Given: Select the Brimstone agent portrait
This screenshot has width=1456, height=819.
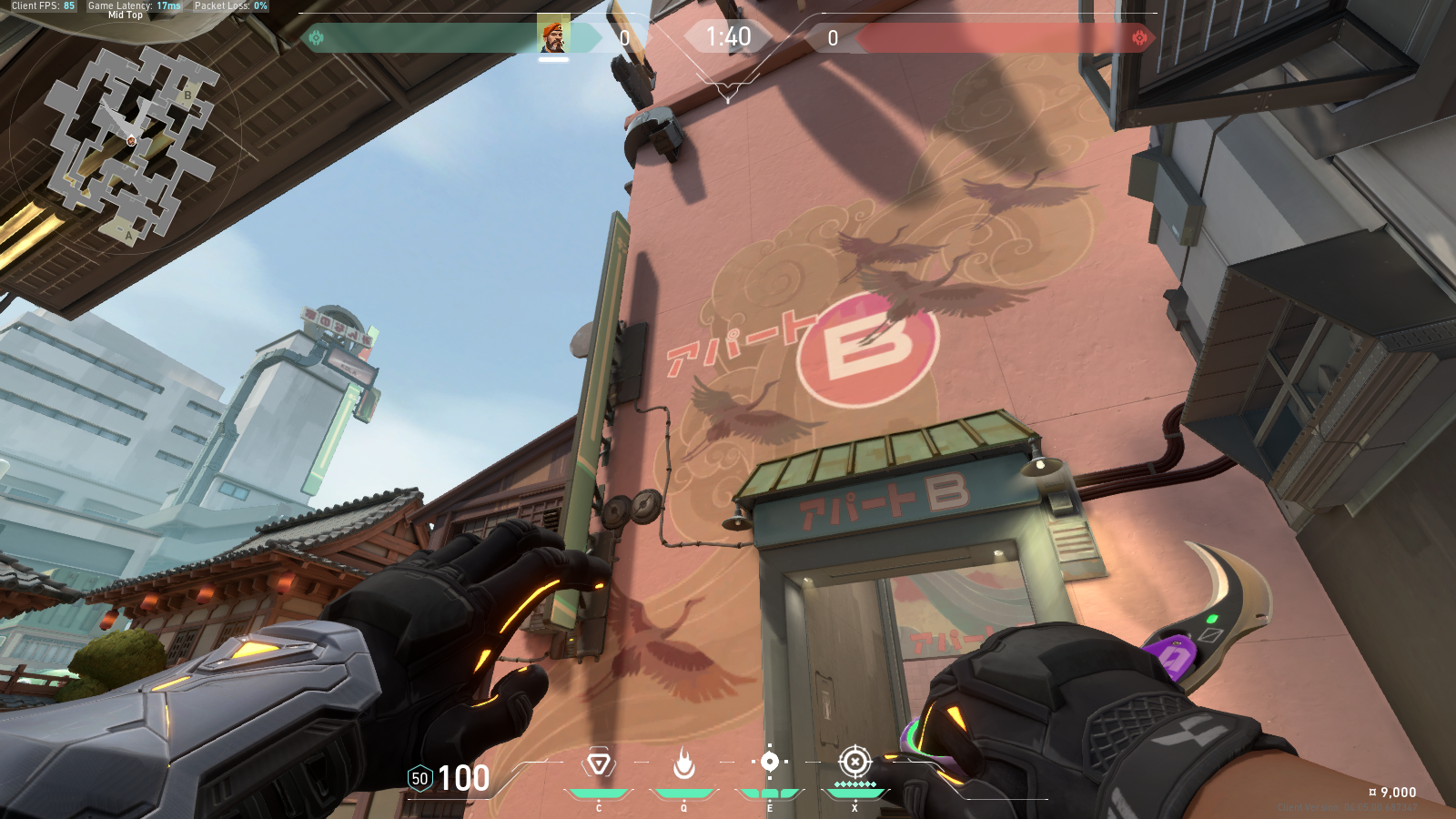Looking at the screenshot, I should 552,35.
